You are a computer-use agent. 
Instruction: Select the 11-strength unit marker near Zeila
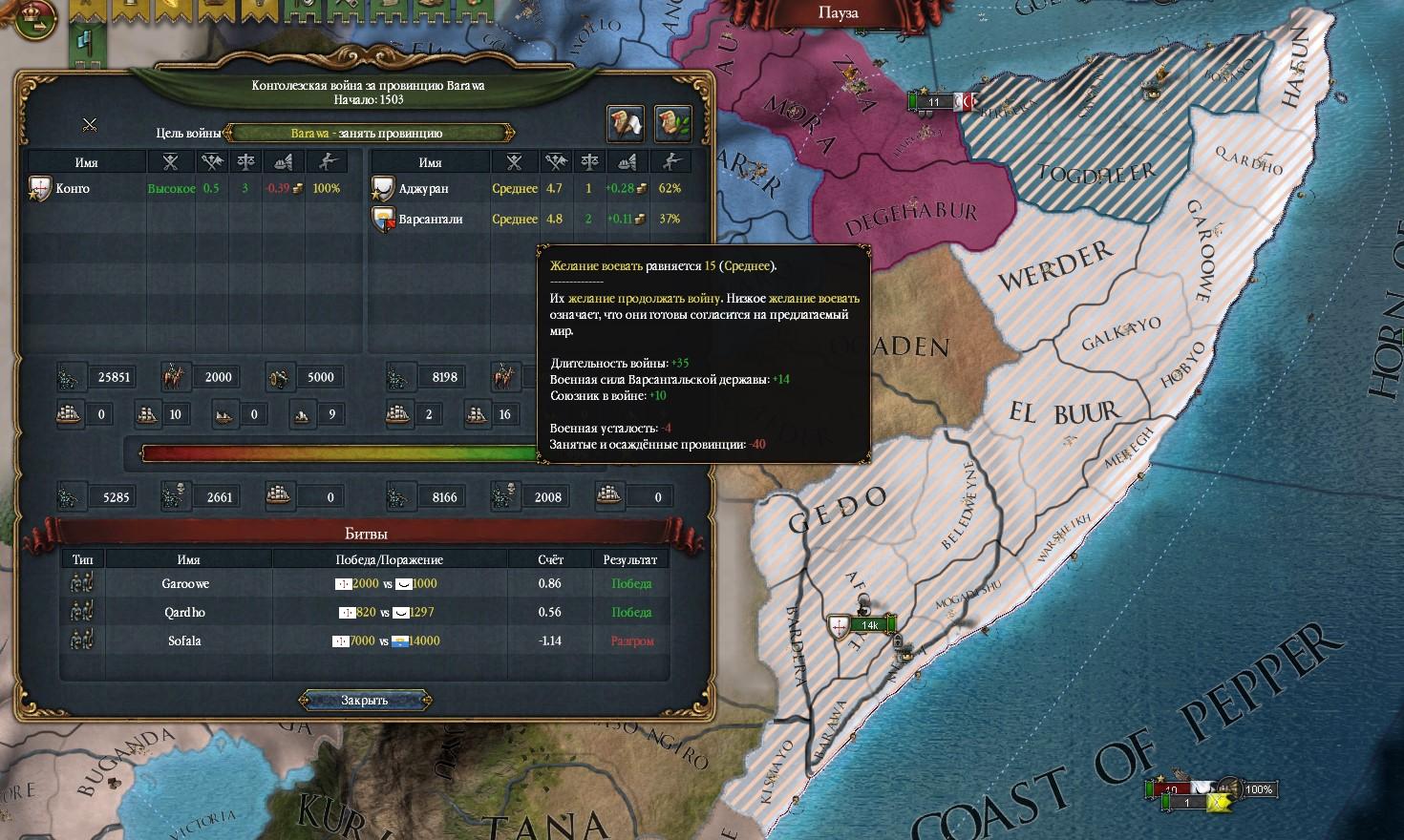coord(933,102)
